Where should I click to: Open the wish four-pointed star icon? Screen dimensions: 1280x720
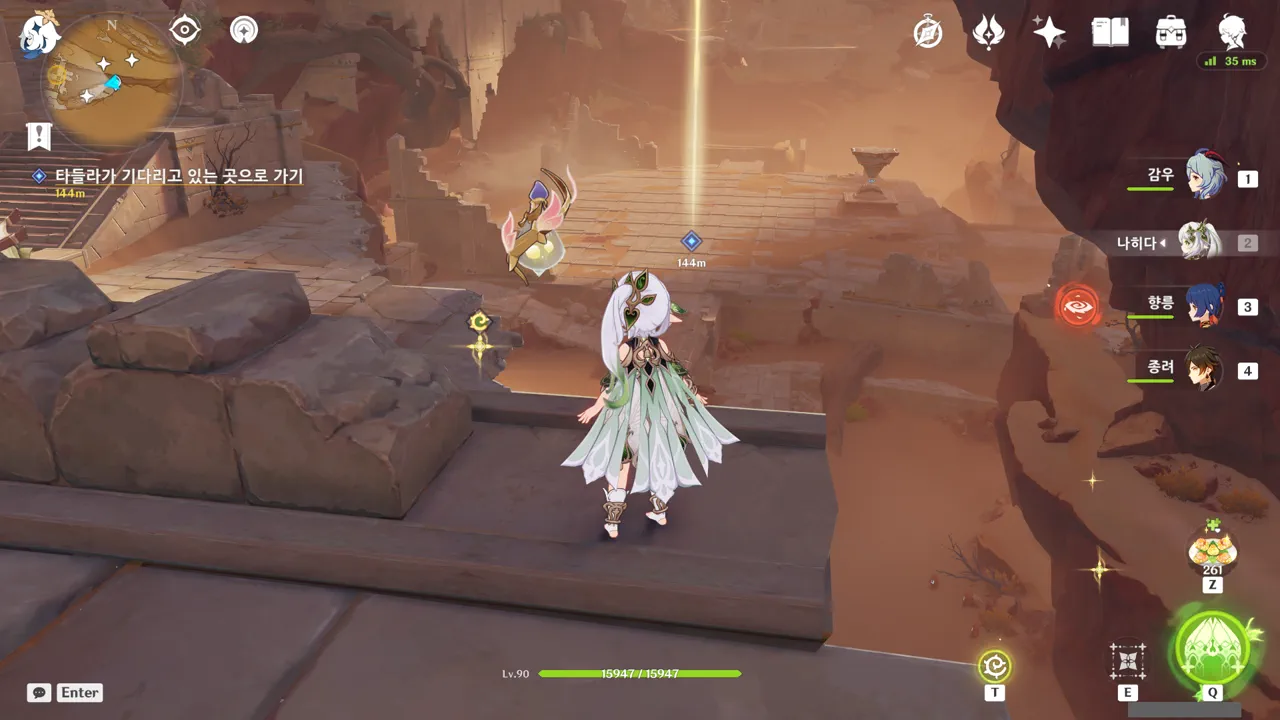coord(1049,32)
